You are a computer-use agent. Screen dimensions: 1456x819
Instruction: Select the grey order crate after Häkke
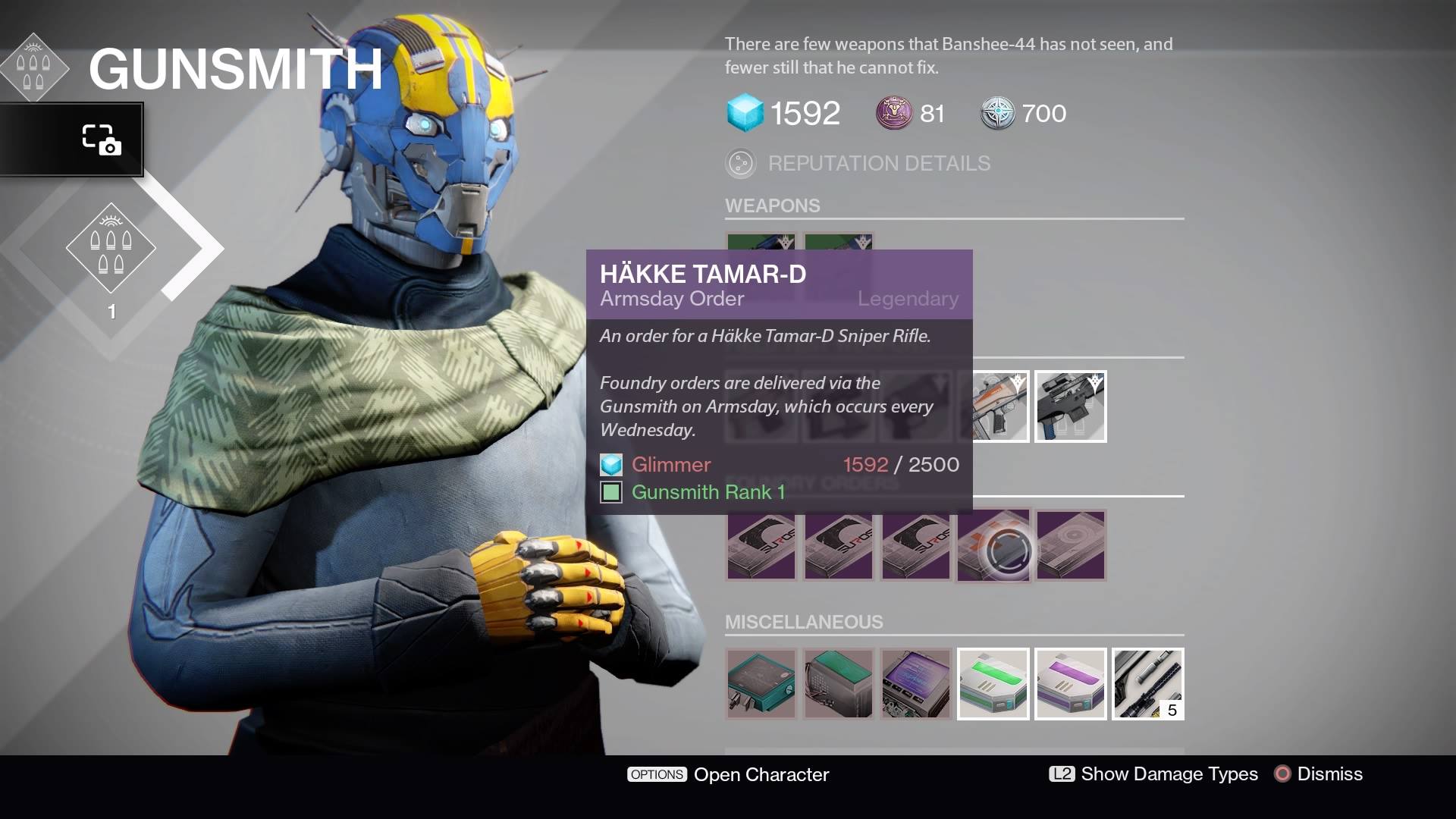pyautogui.click(x=1071, y=545)
